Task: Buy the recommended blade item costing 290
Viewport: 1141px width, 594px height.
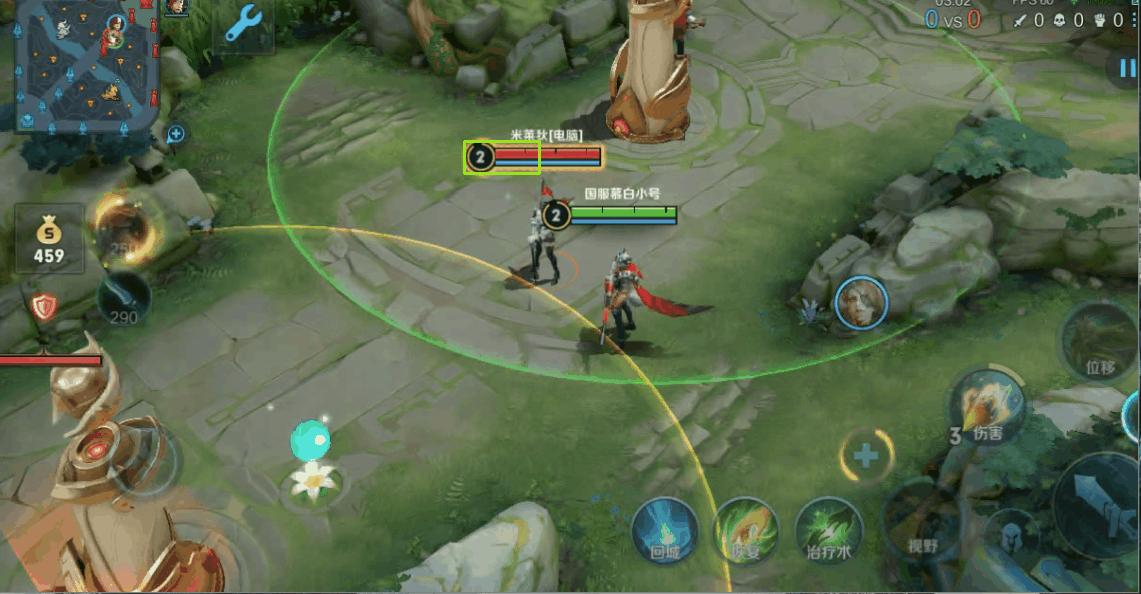Action: (x=124, y=297)
